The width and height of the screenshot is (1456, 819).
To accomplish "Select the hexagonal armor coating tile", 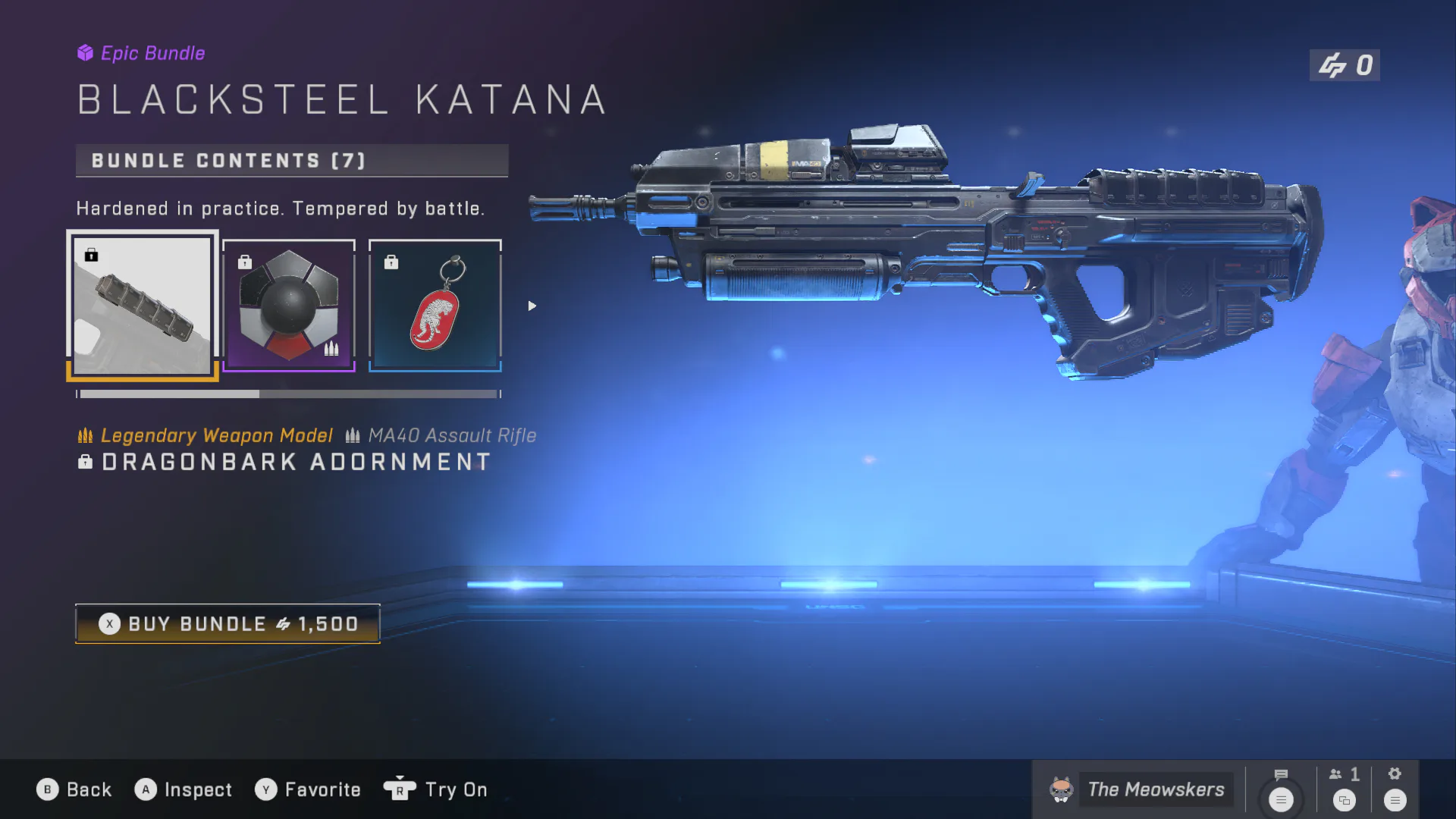I will pos(288,306).
